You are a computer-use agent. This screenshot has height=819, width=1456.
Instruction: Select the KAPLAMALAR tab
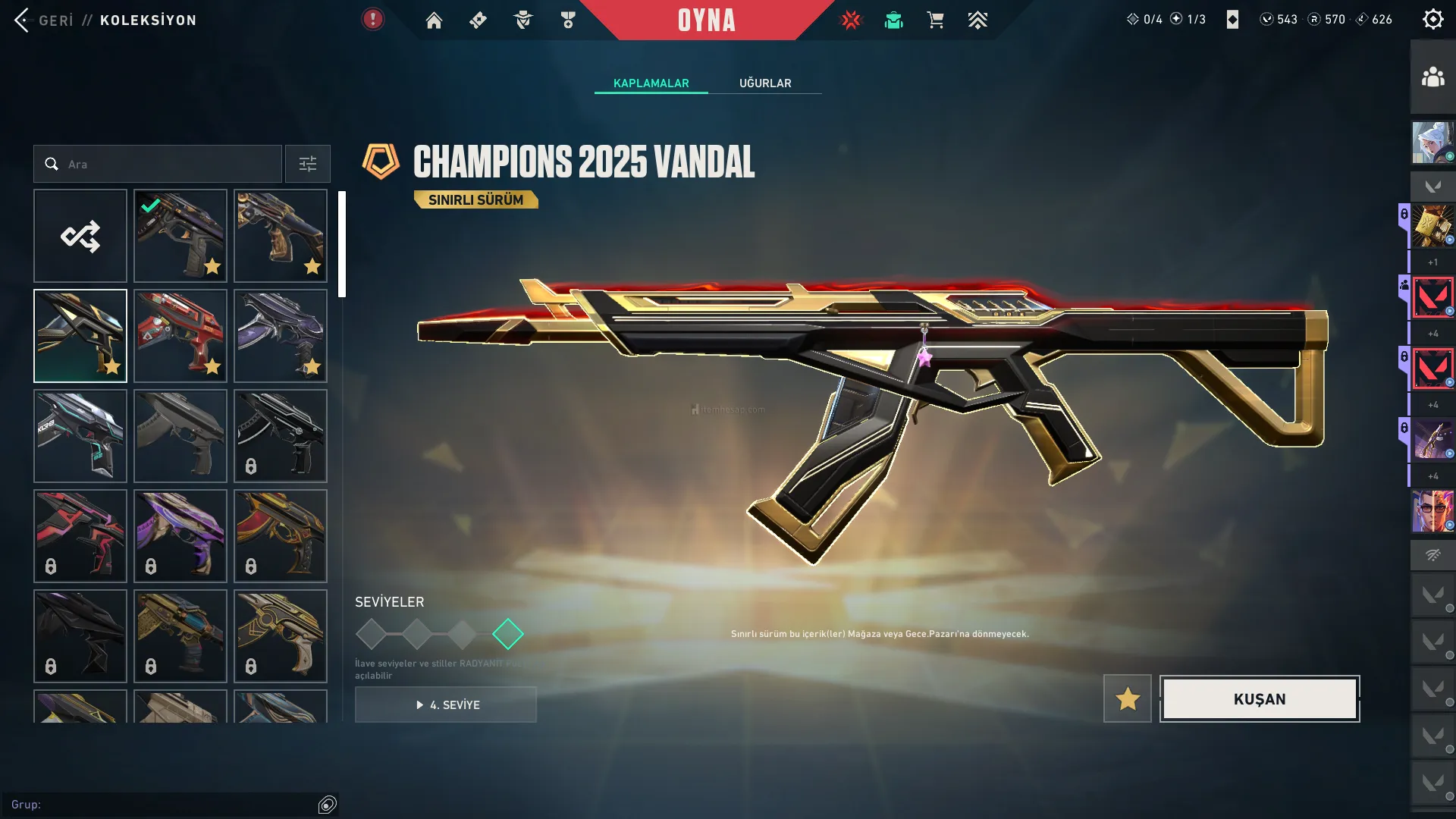(x=651, y=83)
